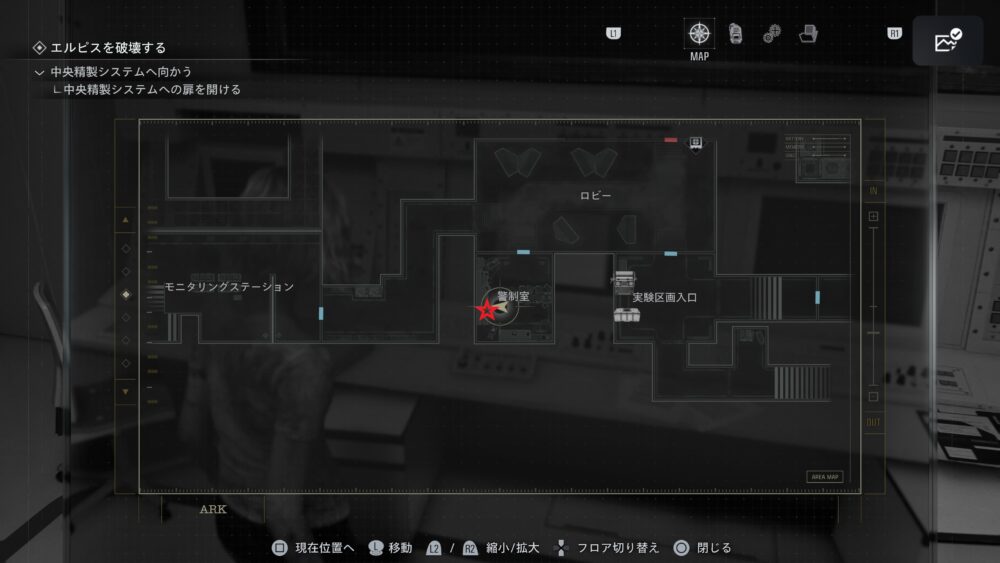The height and width of the screenshot is (563, 1000).
Task: Collapse the 中央精製システムへ向かう sub-objective
Action: tap(39, 72)
